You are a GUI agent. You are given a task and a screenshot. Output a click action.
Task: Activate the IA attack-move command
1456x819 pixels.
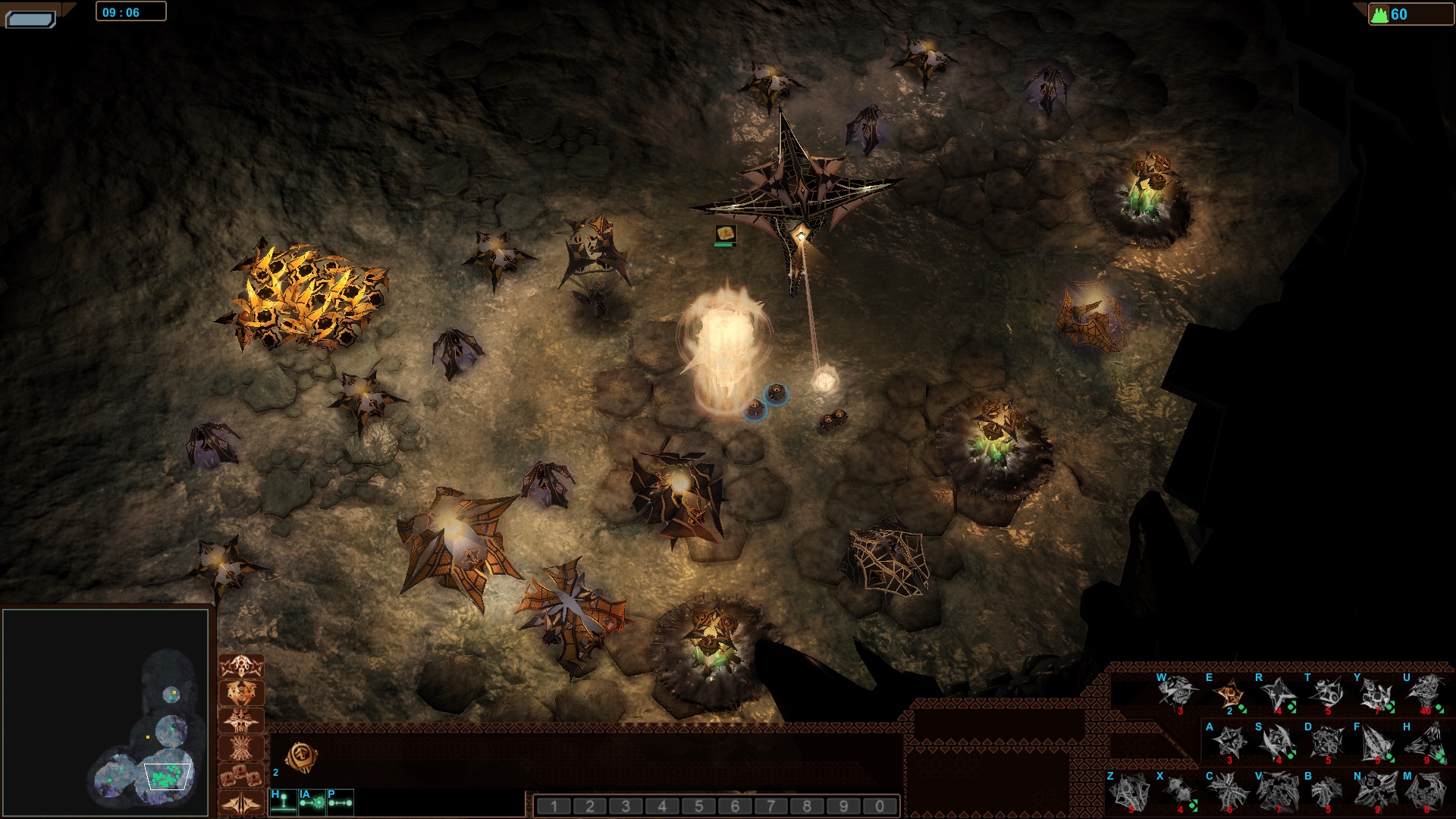click(312, 802)
